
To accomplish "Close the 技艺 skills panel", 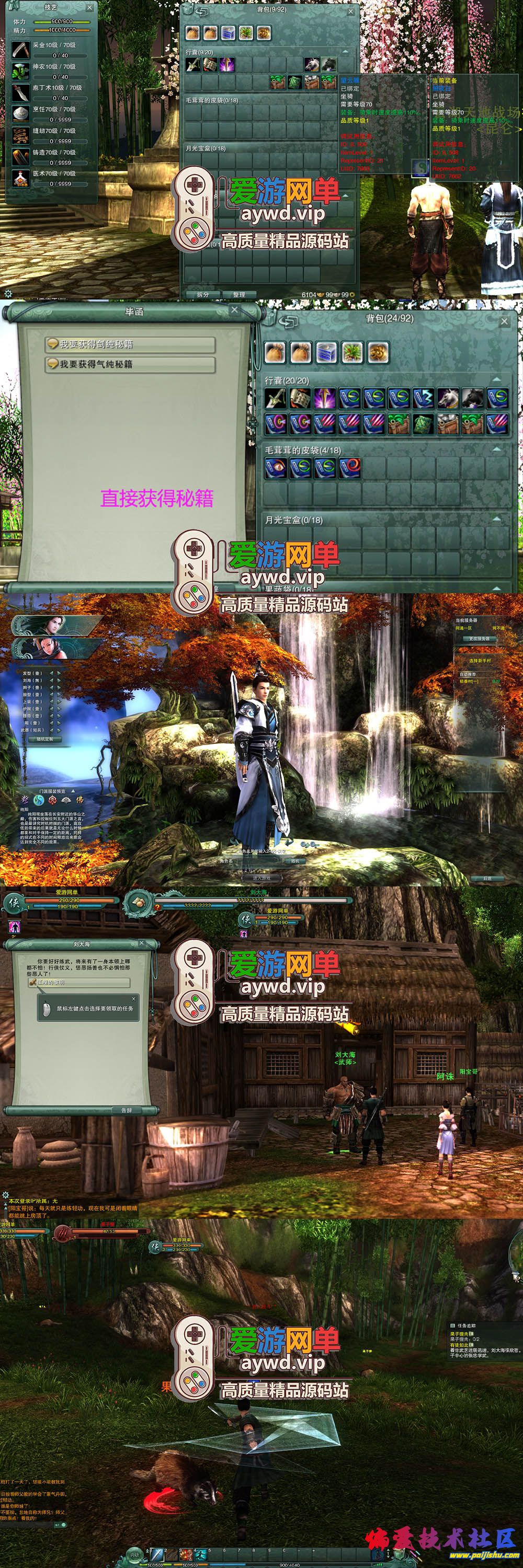I will tap(89, 8).
